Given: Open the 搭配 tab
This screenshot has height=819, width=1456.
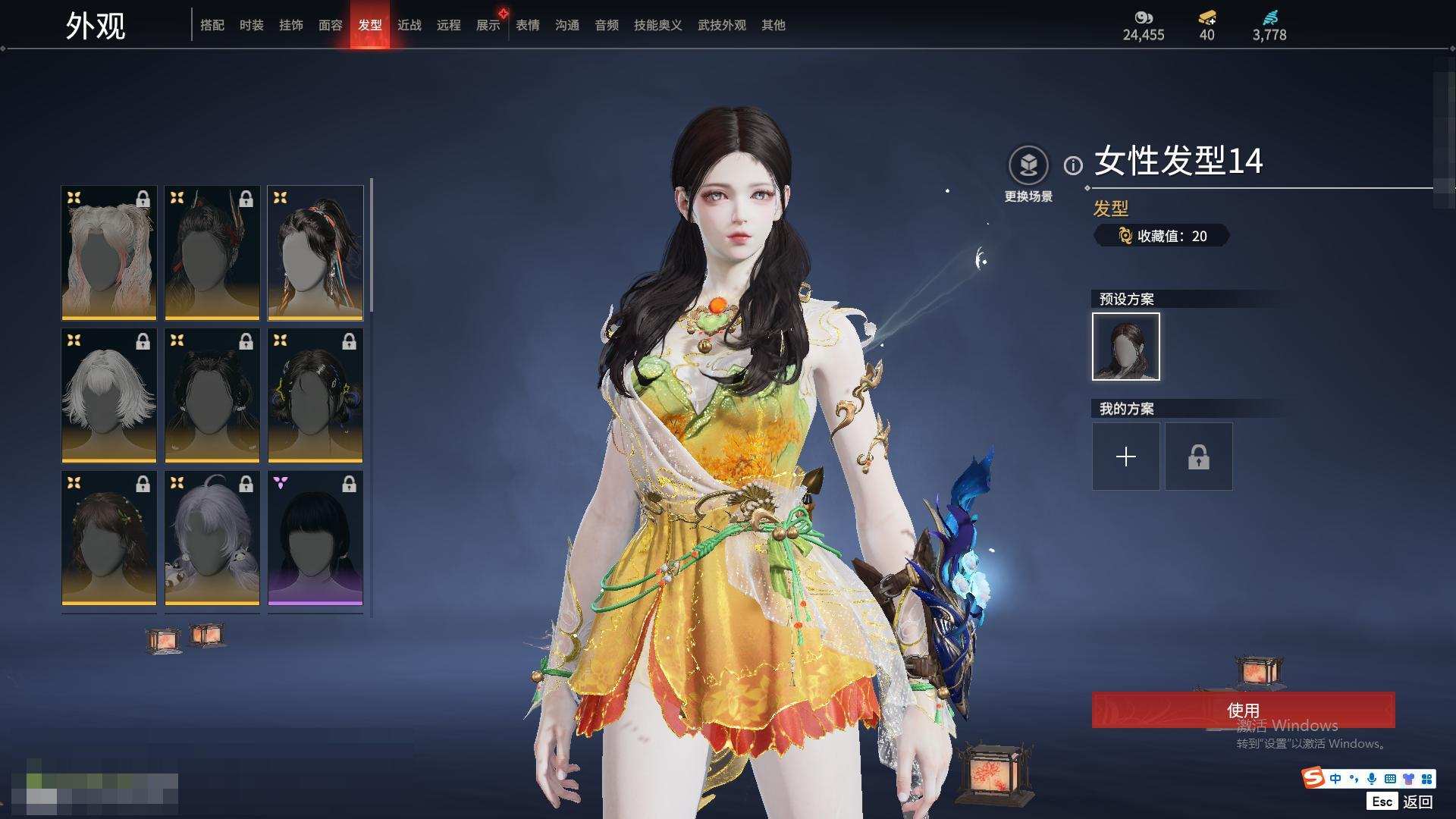Looking at the screenshot, I should click(212, 25).
